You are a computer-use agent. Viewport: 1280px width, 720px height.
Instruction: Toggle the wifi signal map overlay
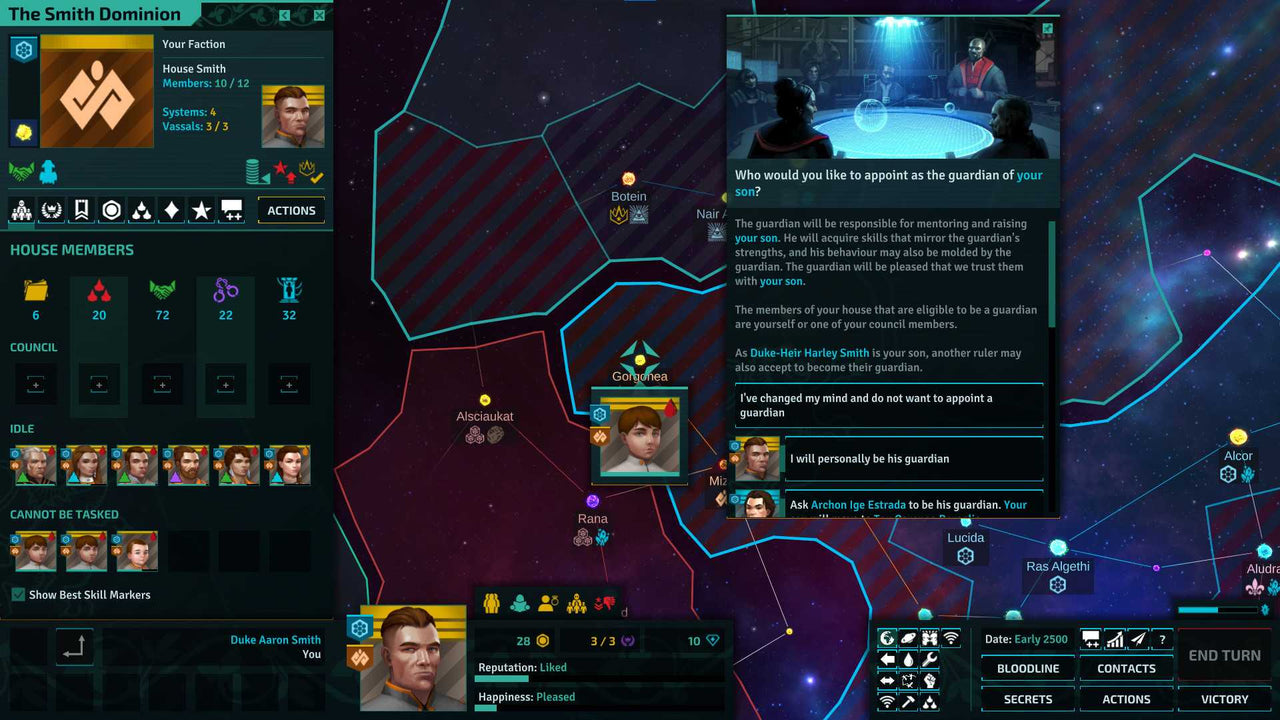tap(951, 638)
